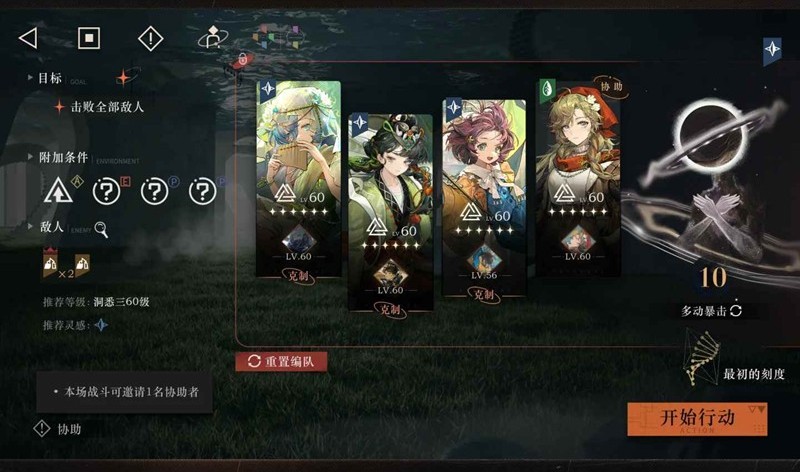
Task: Click the square home icon
Action: pos(90,38)
